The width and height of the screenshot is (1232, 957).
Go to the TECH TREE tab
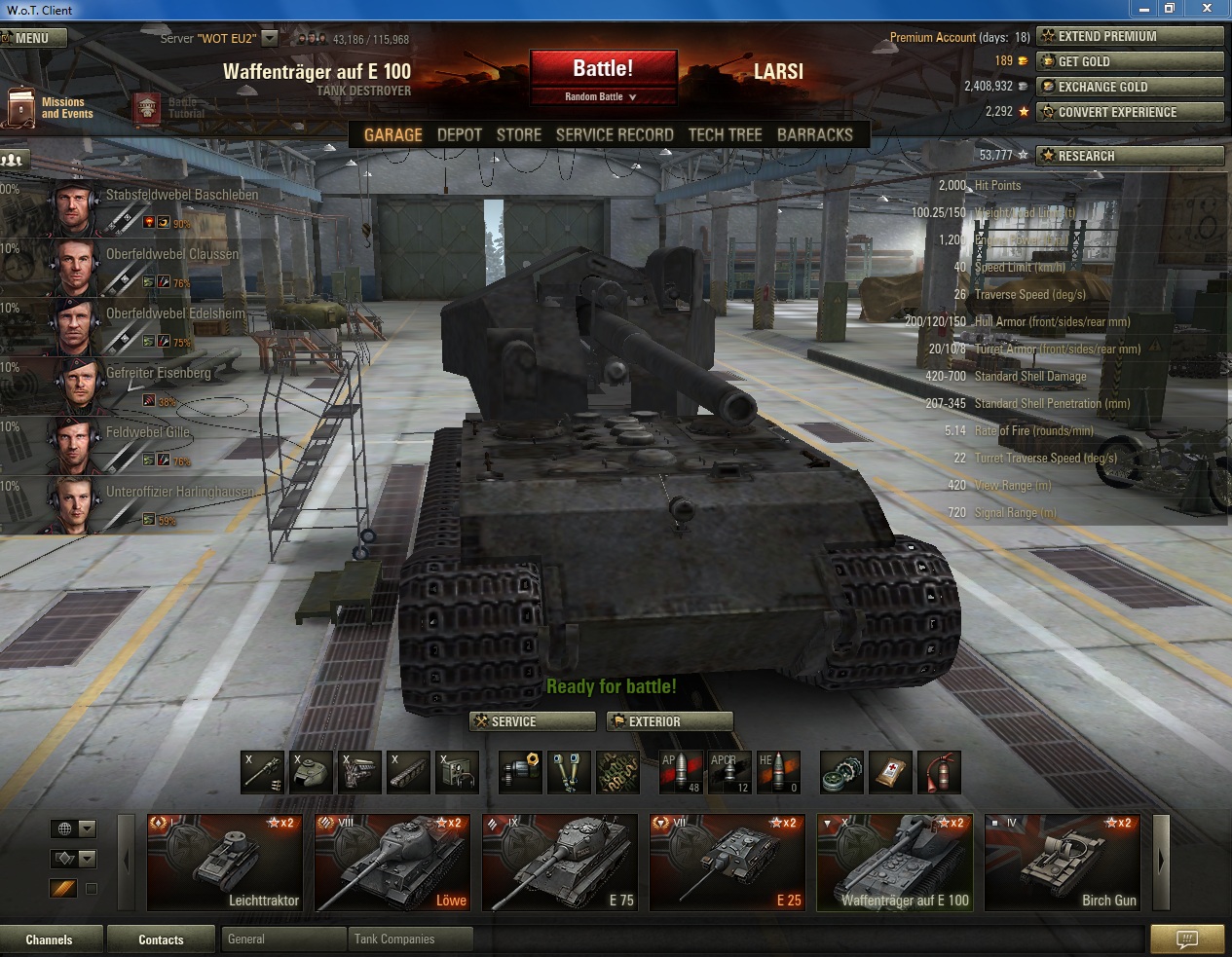726,135
